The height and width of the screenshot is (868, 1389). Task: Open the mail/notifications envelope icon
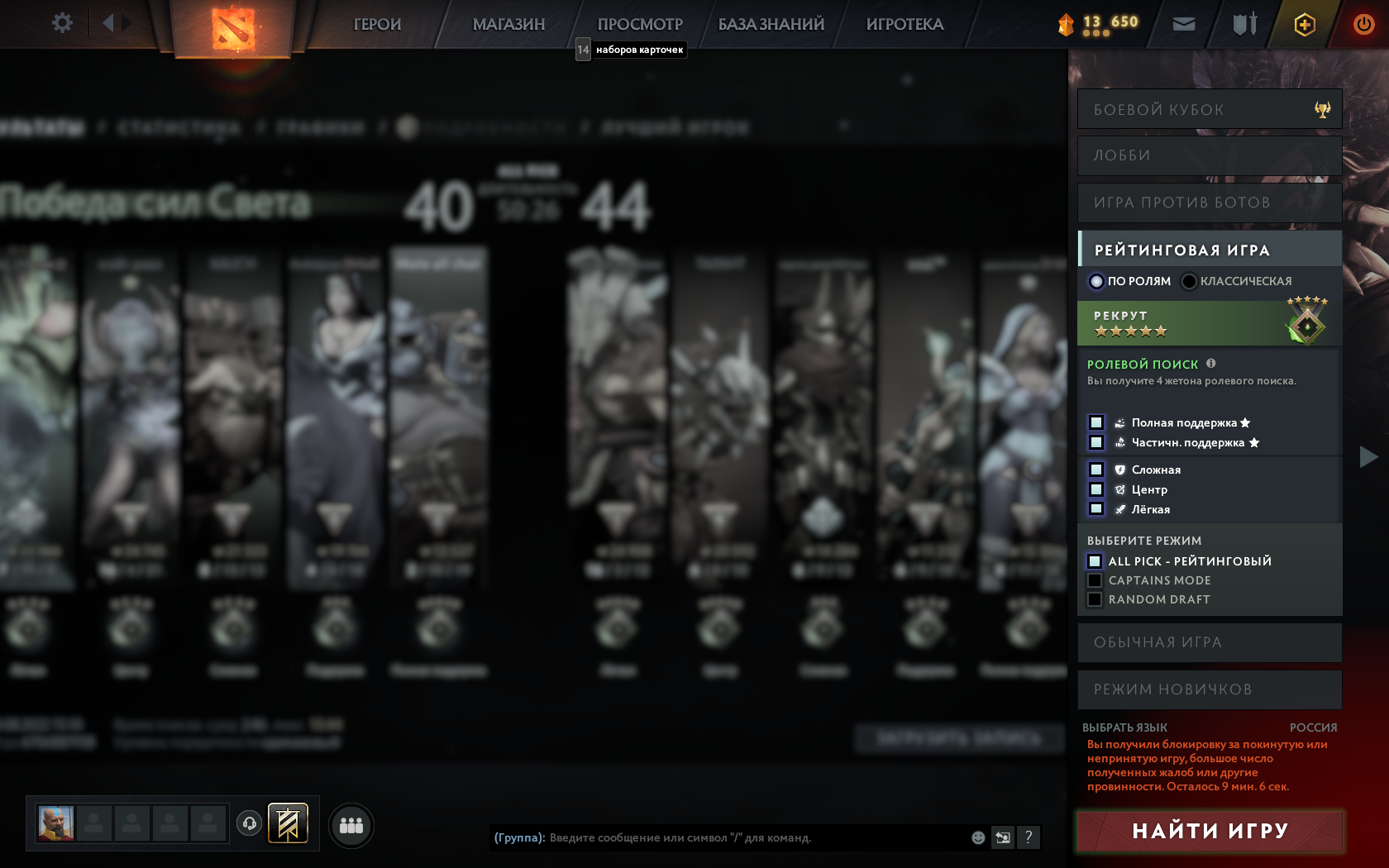(1182, 24)
